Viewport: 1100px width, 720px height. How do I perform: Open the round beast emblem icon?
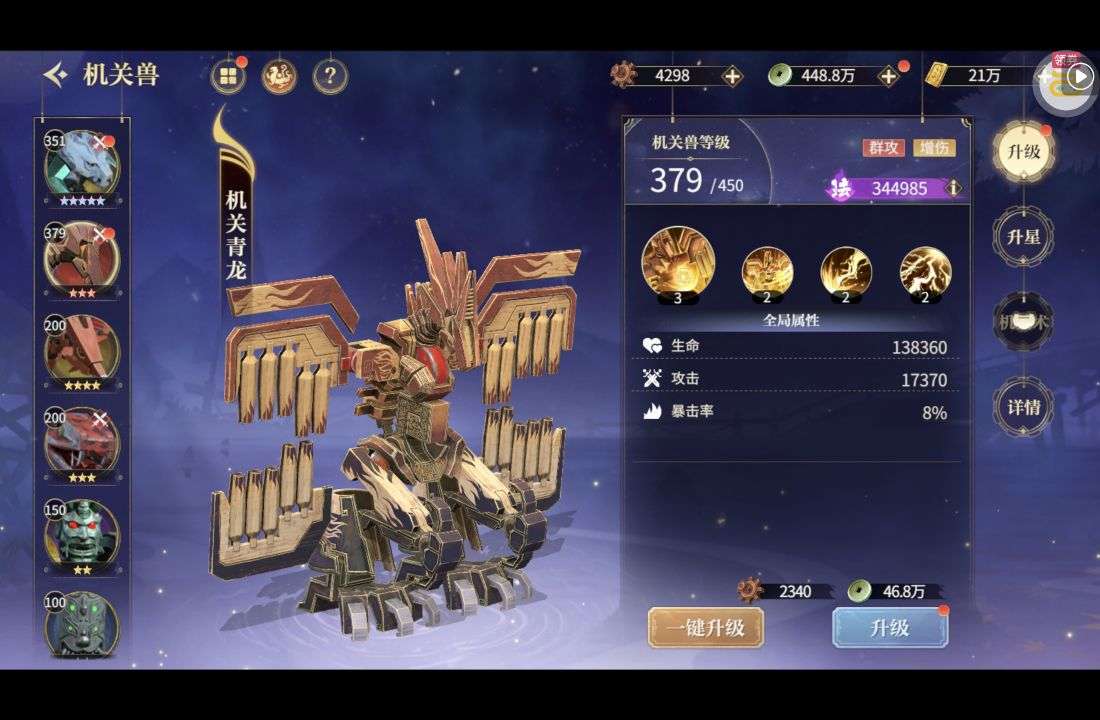pyautogui.click(x=279, y=76)
